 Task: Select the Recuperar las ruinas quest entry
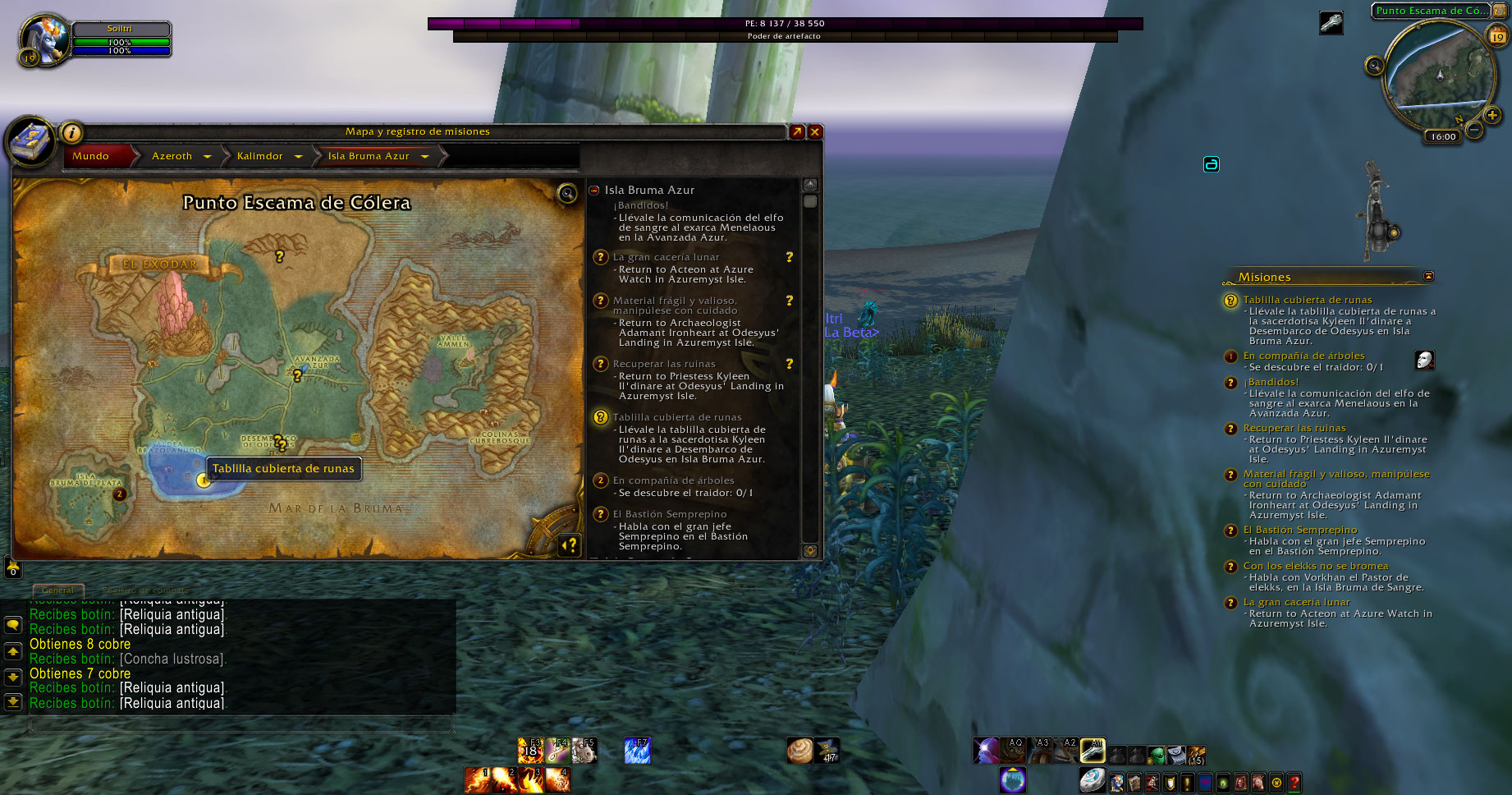pos(664,364)
